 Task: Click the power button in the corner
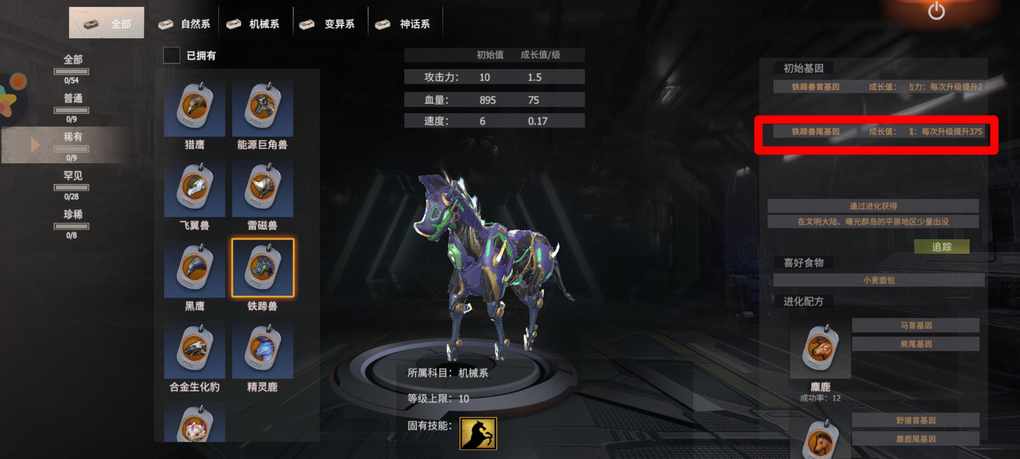pyautogui.click(x=936, y=12)
